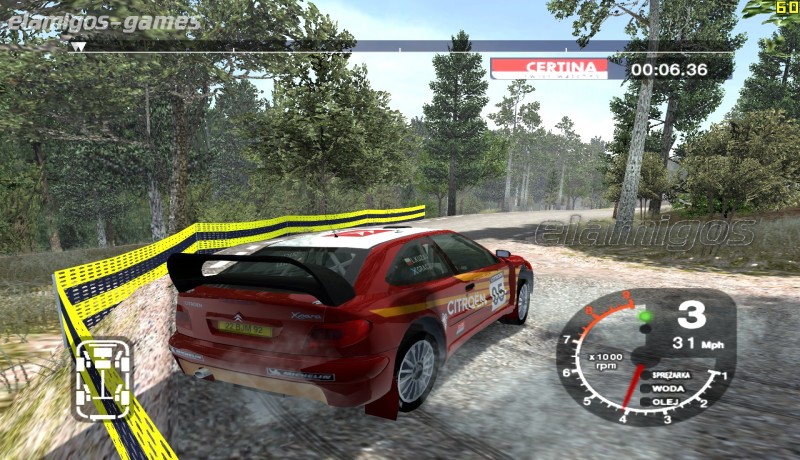Click the car damage diagram icon
The image size is (800, 460).
[x=104, y=379]
